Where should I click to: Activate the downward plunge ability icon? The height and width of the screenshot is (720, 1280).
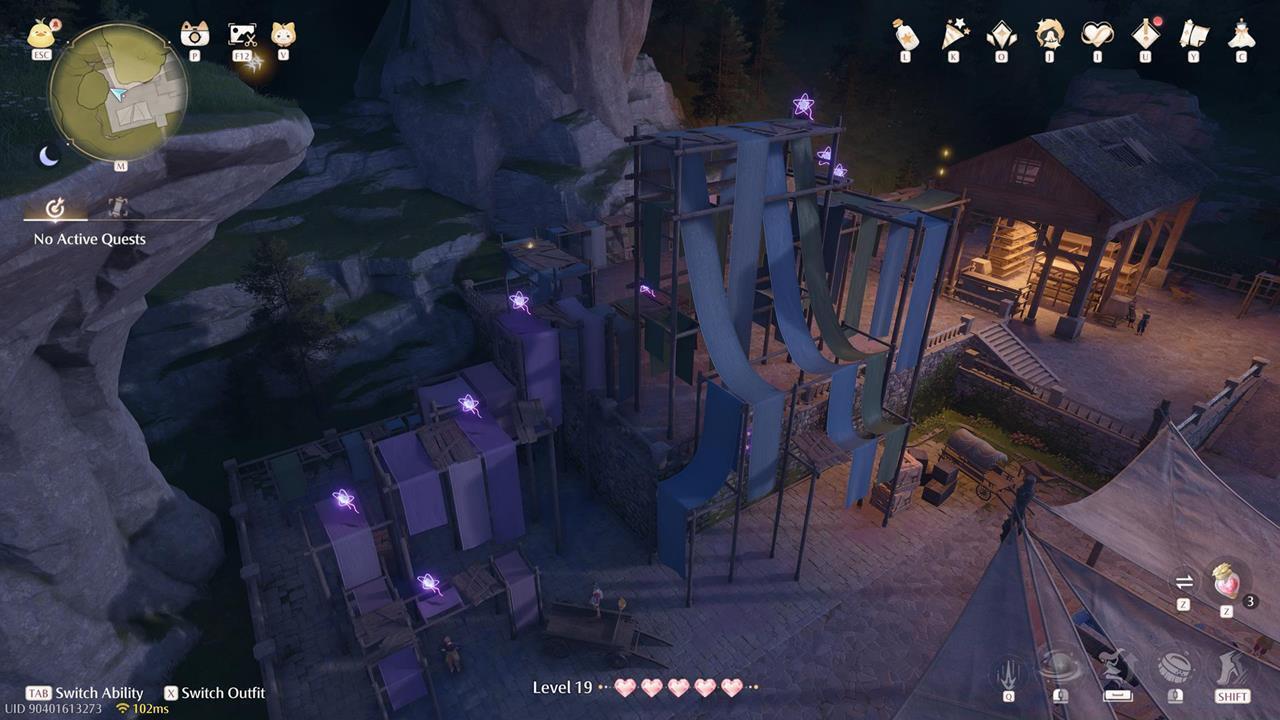[1008, 668]
